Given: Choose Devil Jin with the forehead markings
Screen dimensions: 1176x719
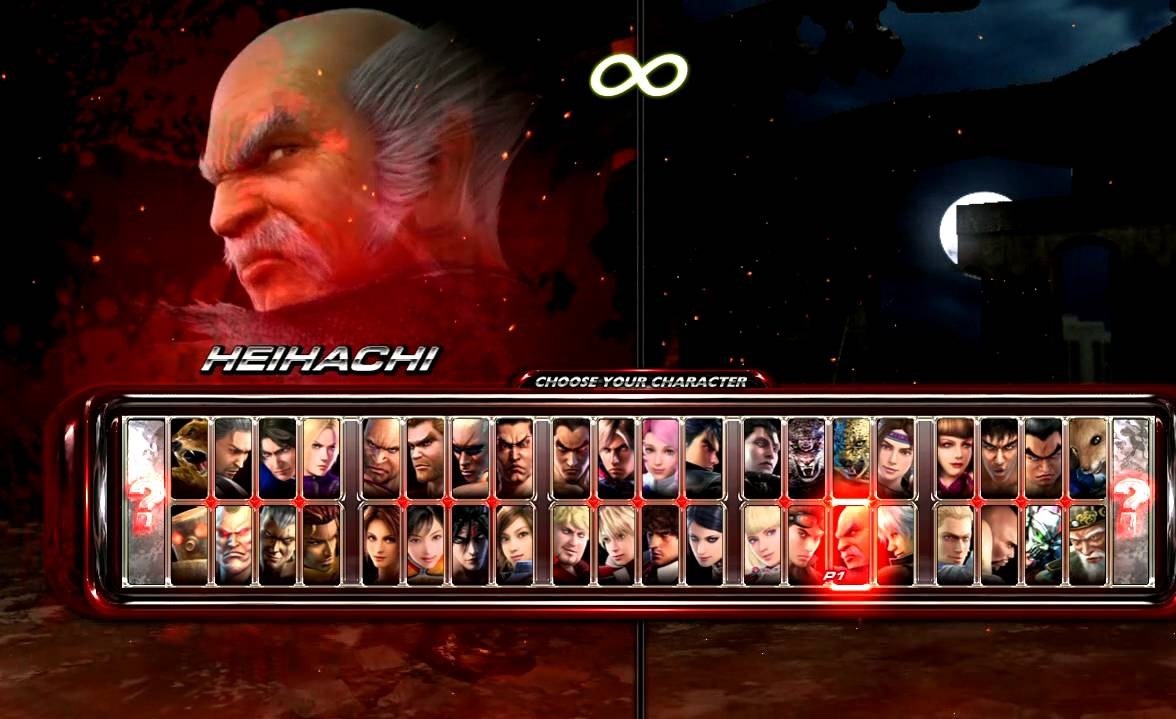Looking at the screenshot, I should 469,543.
